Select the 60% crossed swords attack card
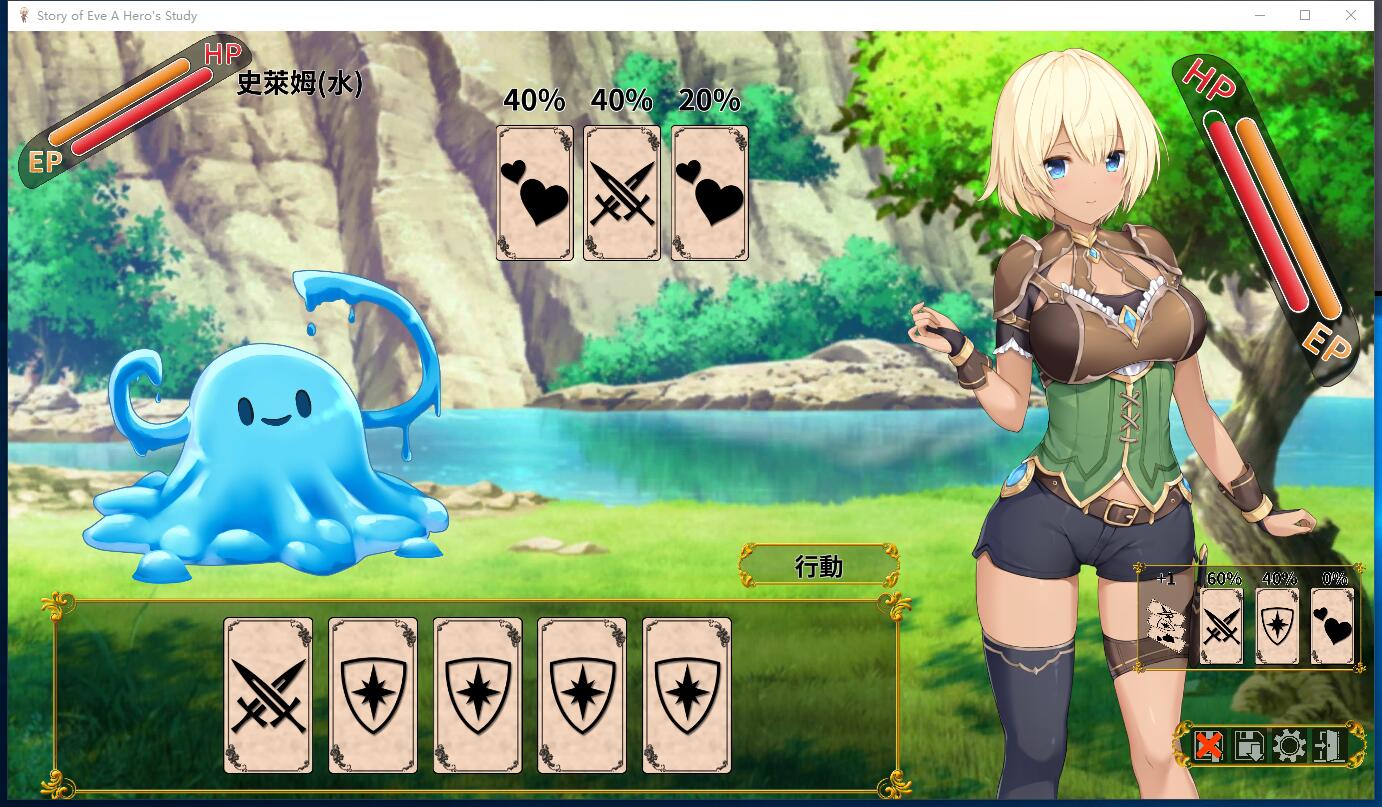Screen dimensions: 1382x807 1222,628
